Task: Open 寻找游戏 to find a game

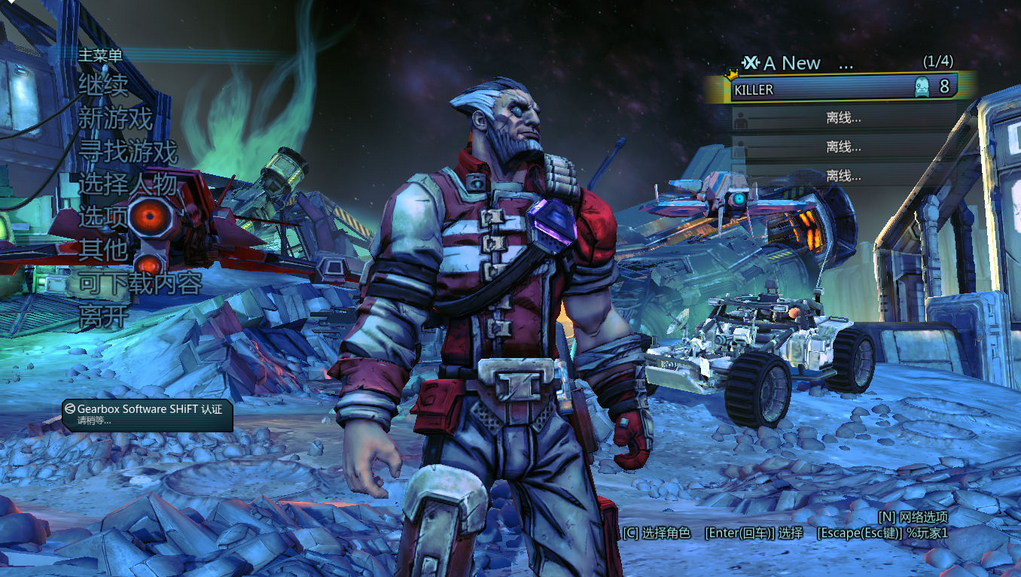Action: tap(127, 152)
